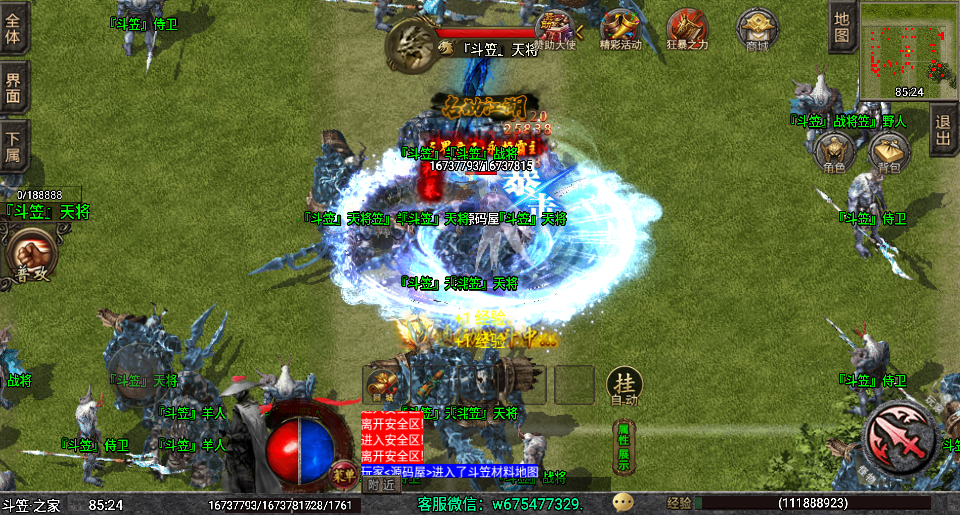Open the 赞助大使 sponsor icon

[x=556, y=29]
